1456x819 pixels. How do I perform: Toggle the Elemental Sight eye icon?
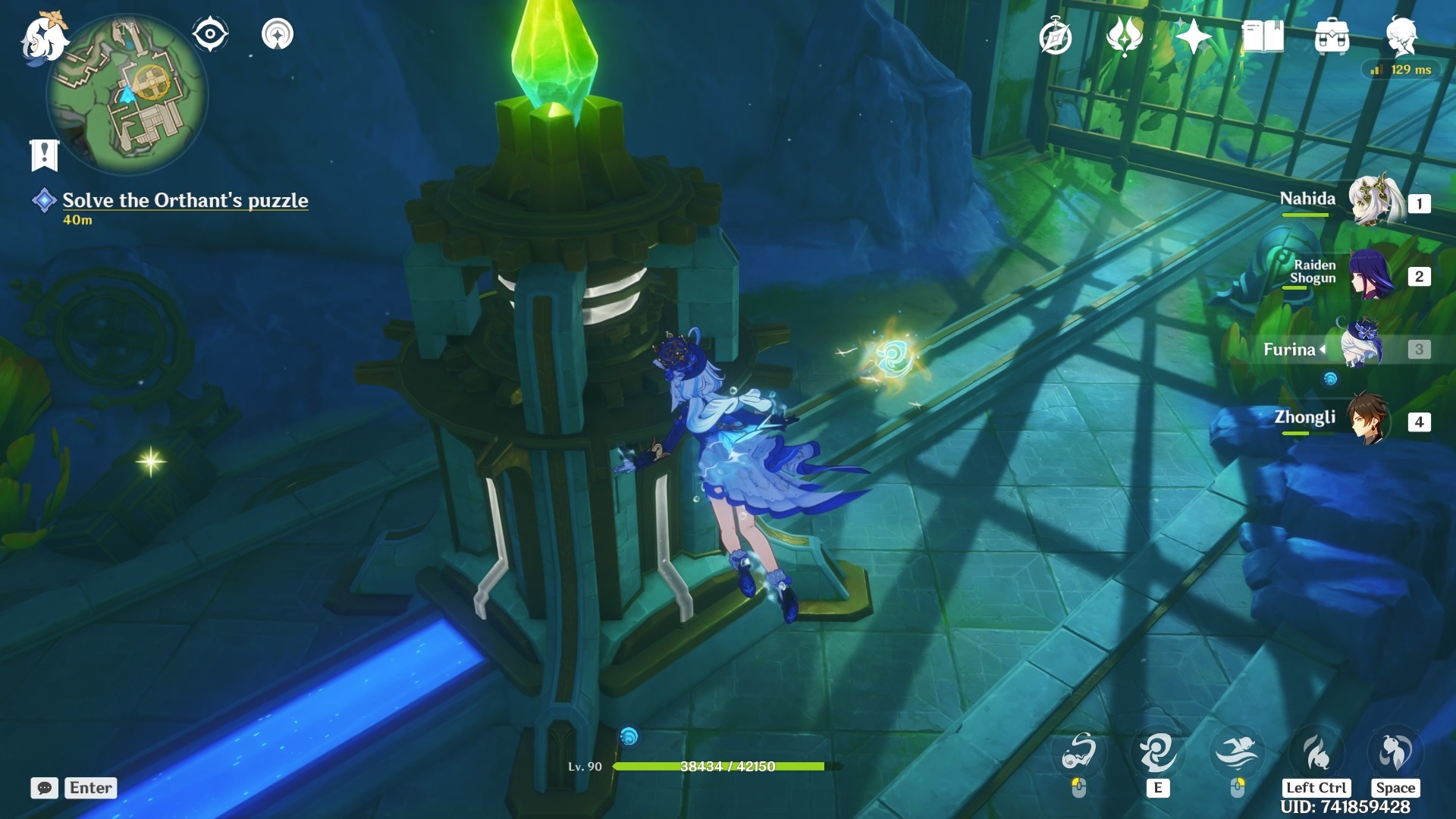(209, 34)
